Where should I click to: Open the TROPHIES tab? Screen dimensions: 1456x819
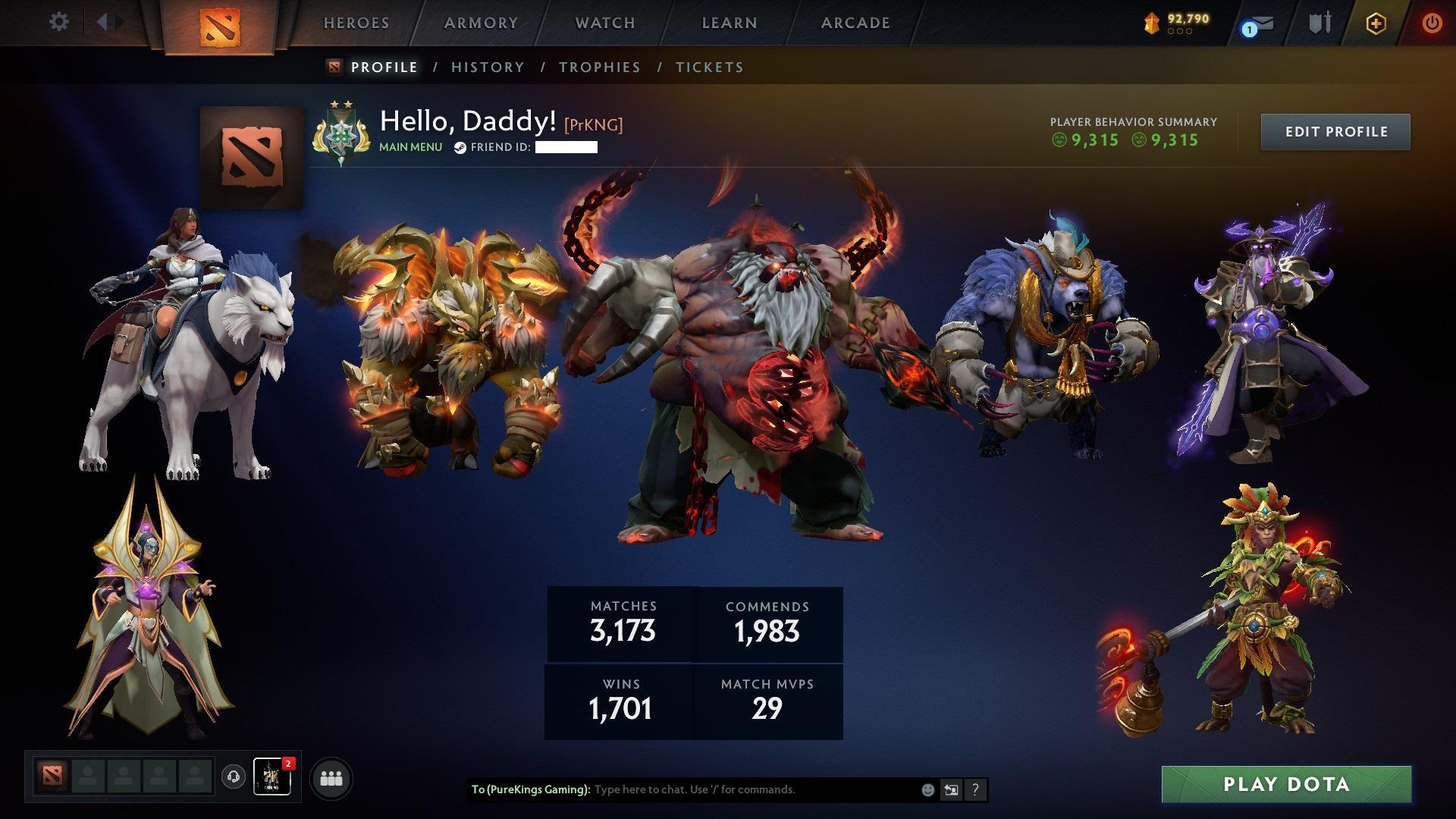click(600, 67)
